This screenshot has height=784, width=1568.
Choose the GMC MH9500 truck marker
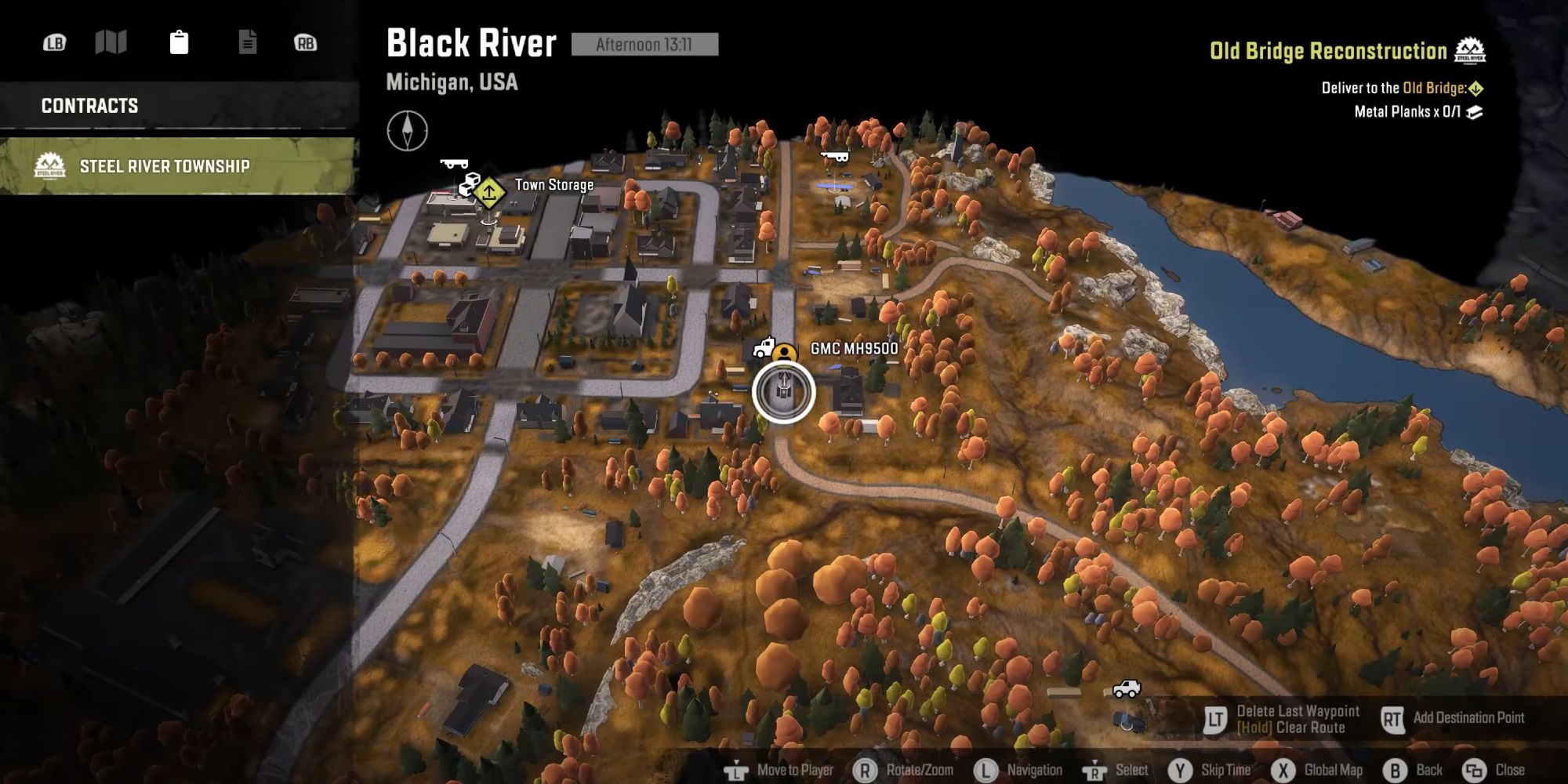click(x=764, y=347)
